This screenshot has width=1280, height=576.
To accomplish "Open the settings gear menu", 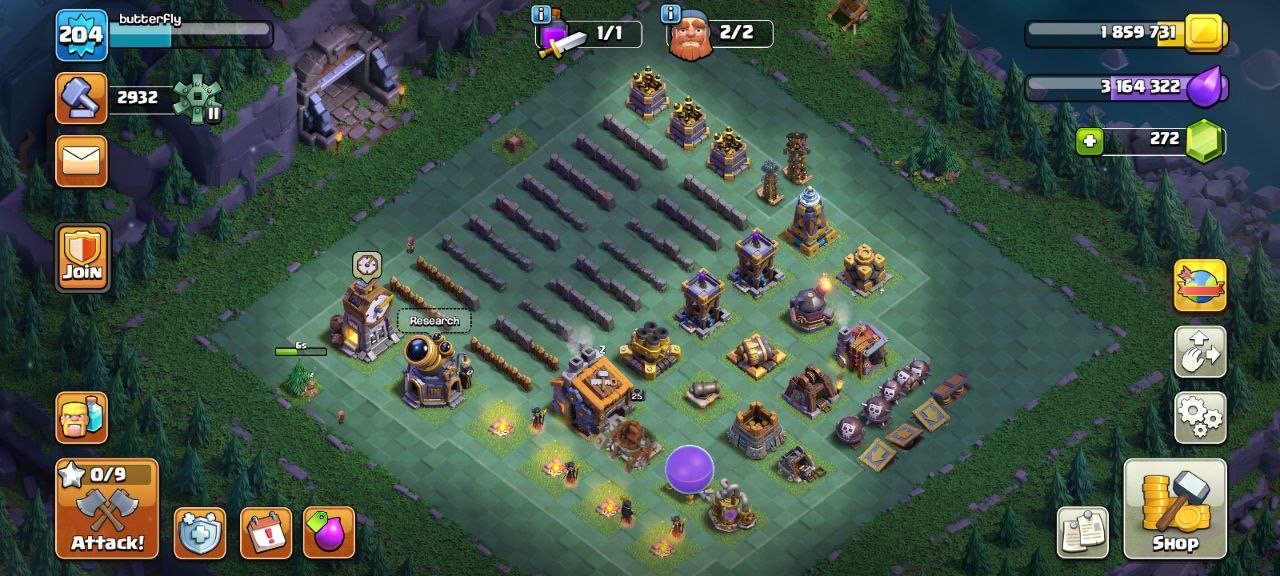I will point(1200,416).
